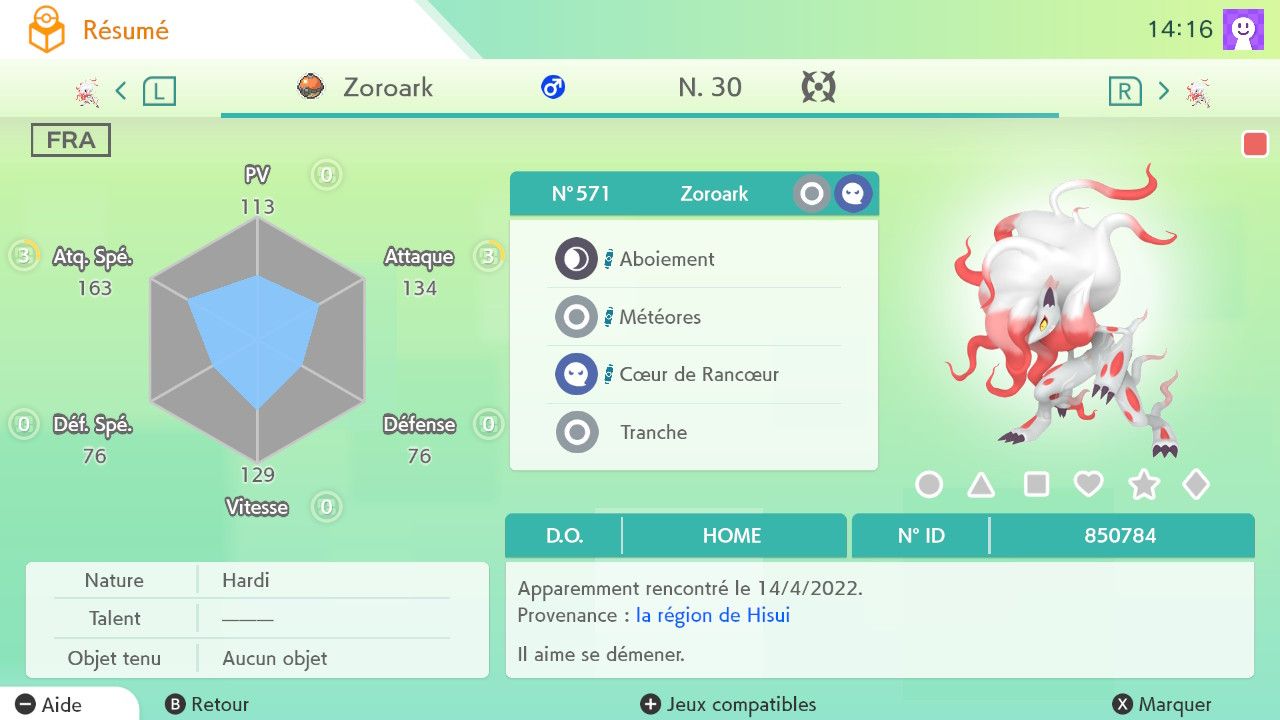Choose the Cœur de Rancœur move

pos(698,375)
